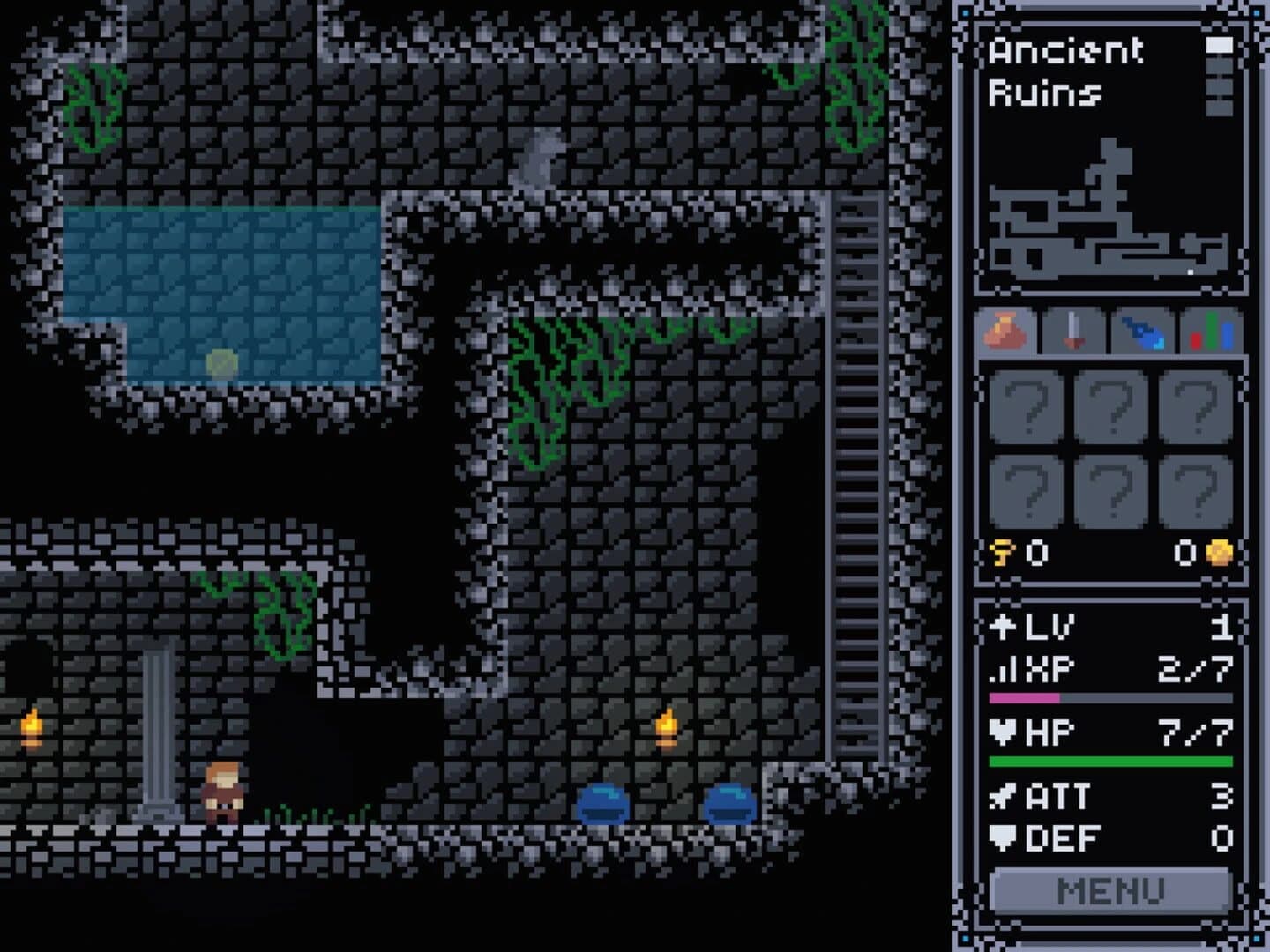Viewport: 1270px width, 952px height.
Task: Click the green HP progress bar
Action: click(1111, 758)
